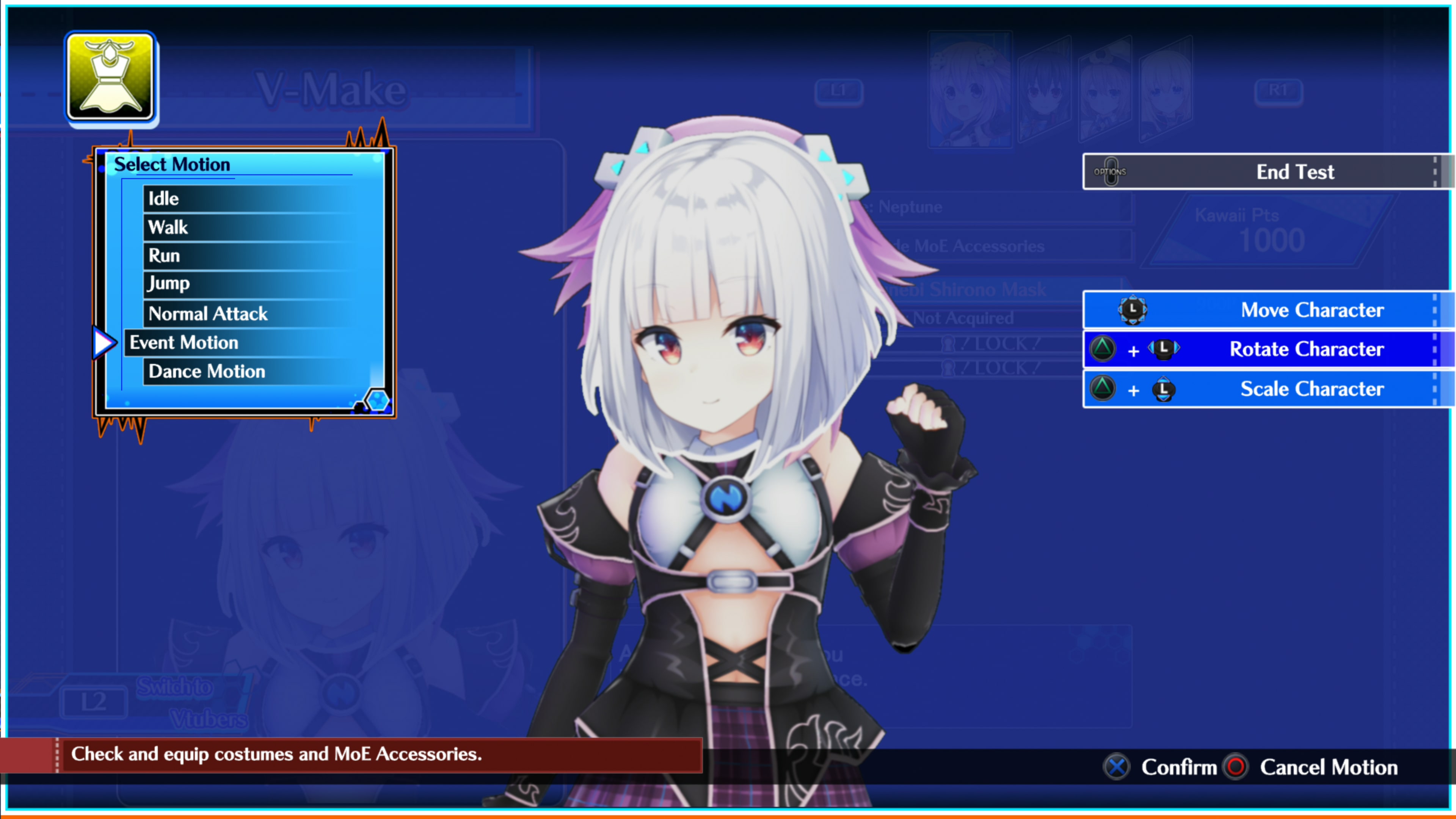Open the Select Motion list header

(x=173, y=164)
